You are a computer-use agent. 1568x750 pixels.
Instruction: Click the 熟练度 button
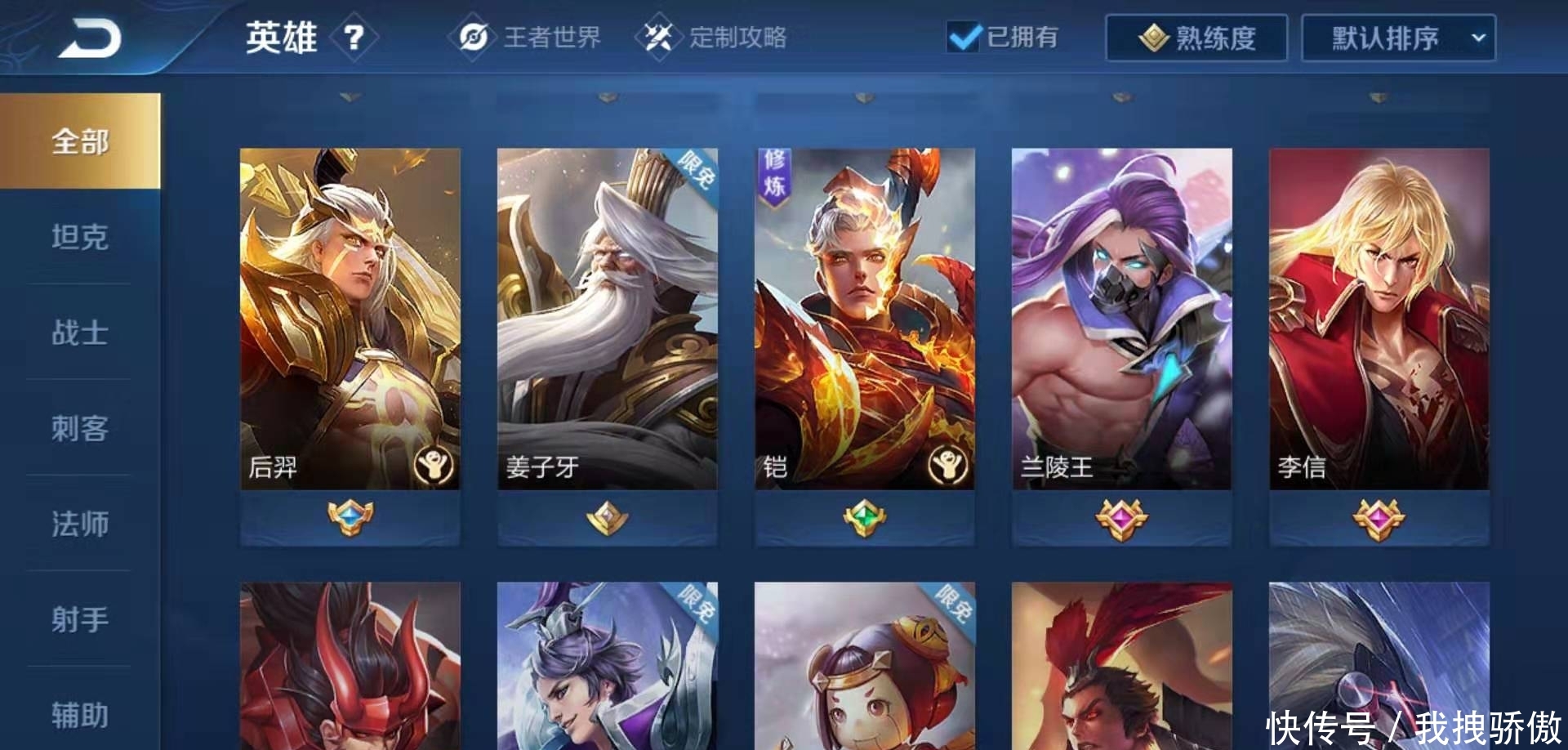1196,37
